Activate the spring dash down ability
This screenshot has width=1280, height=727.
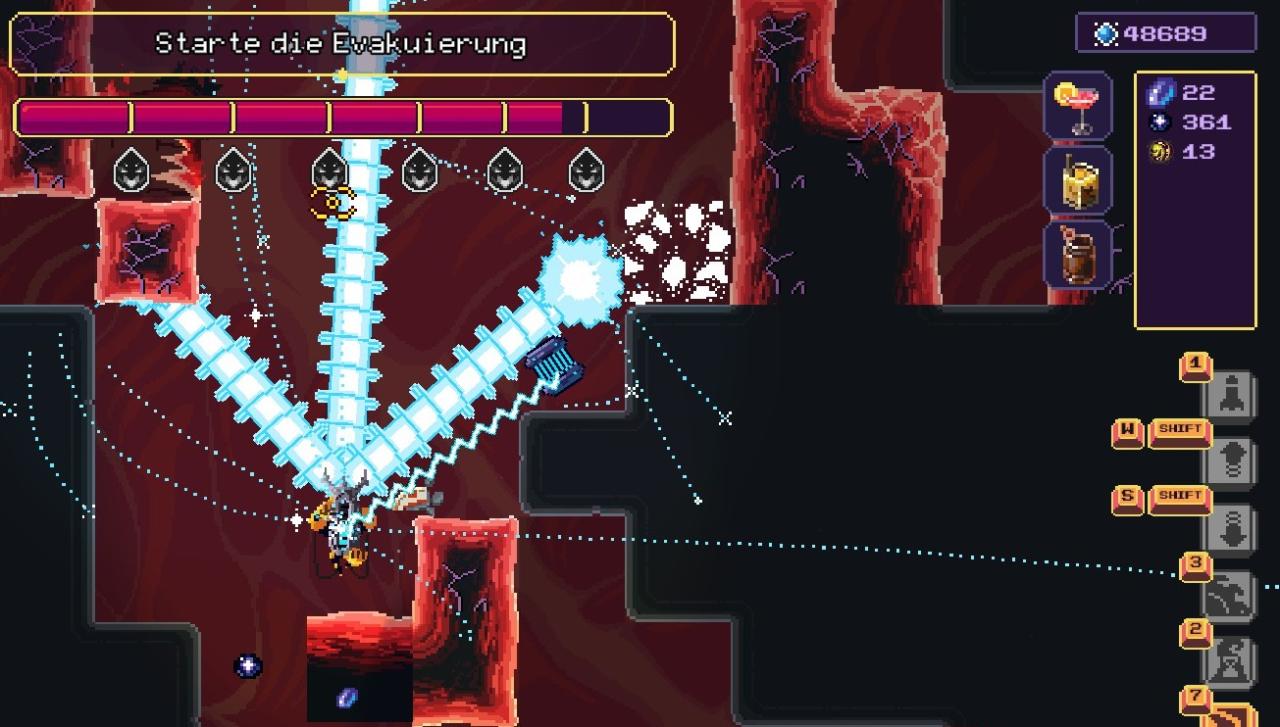coord(1230,527)
